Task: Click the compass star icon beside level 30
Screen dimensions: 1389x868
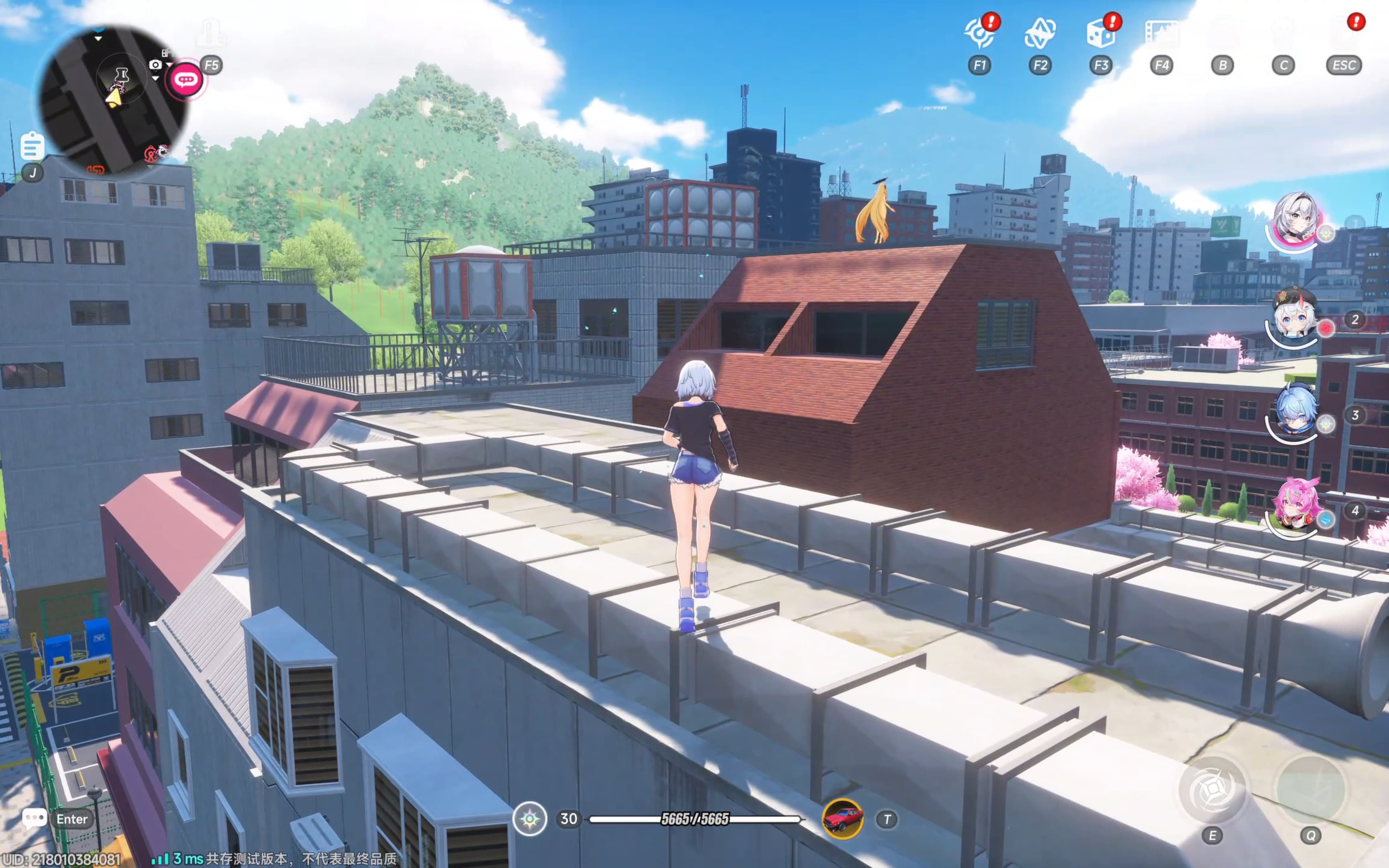Action: pos(529,819)
